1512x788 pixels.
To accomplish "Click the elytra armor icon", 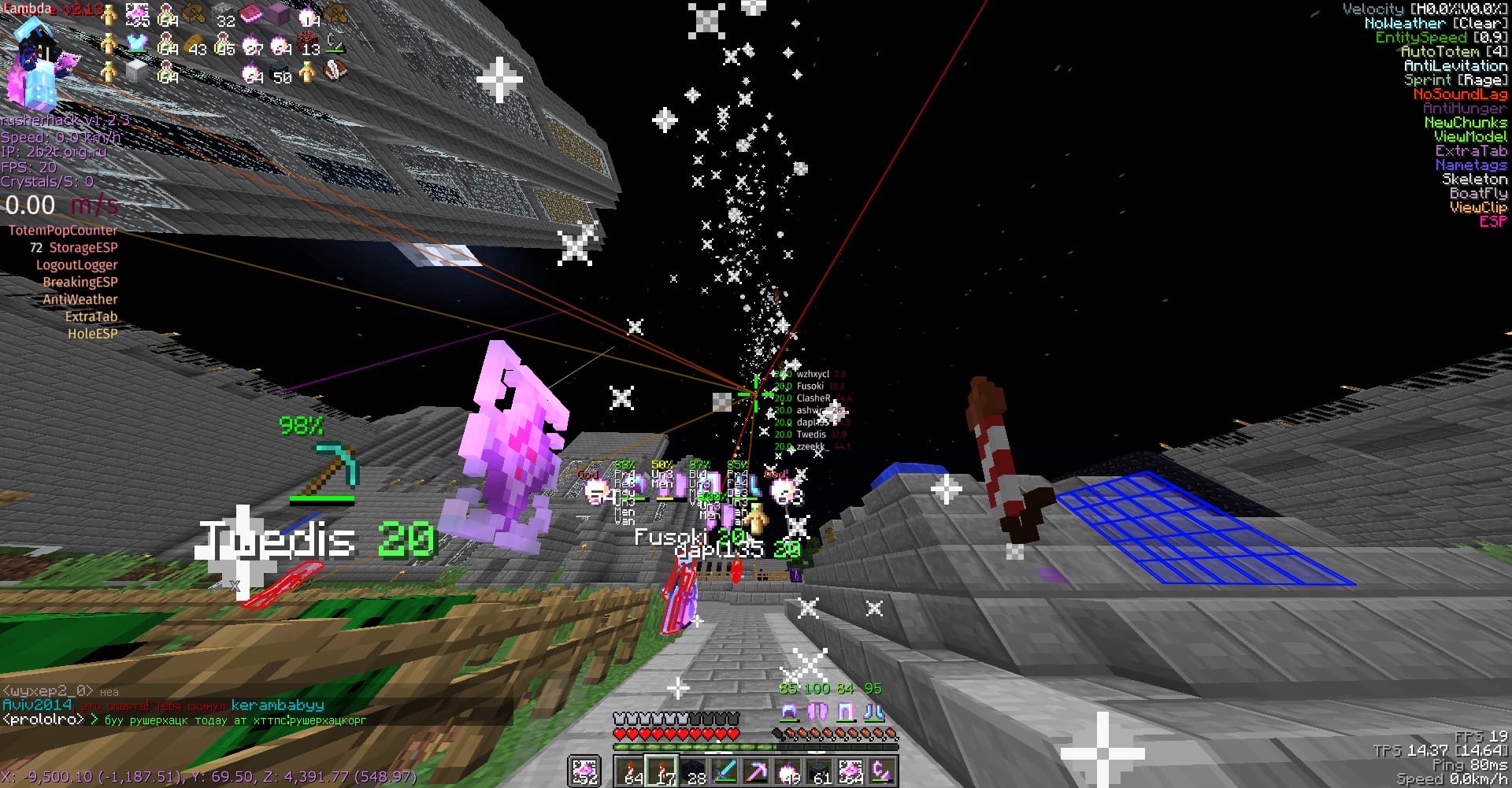I will point(817,712).
